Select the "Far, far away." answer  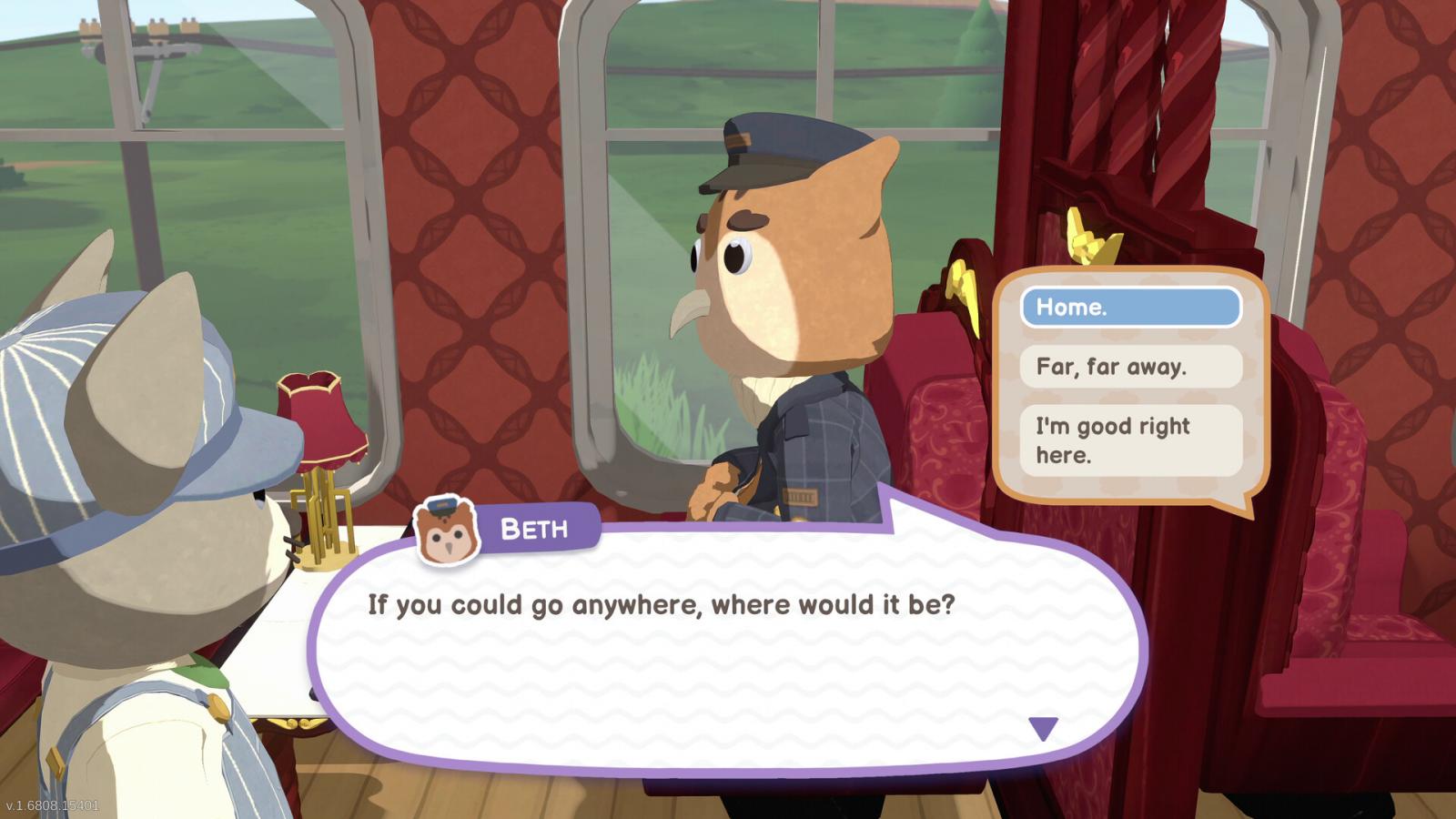coord(1130,367)
